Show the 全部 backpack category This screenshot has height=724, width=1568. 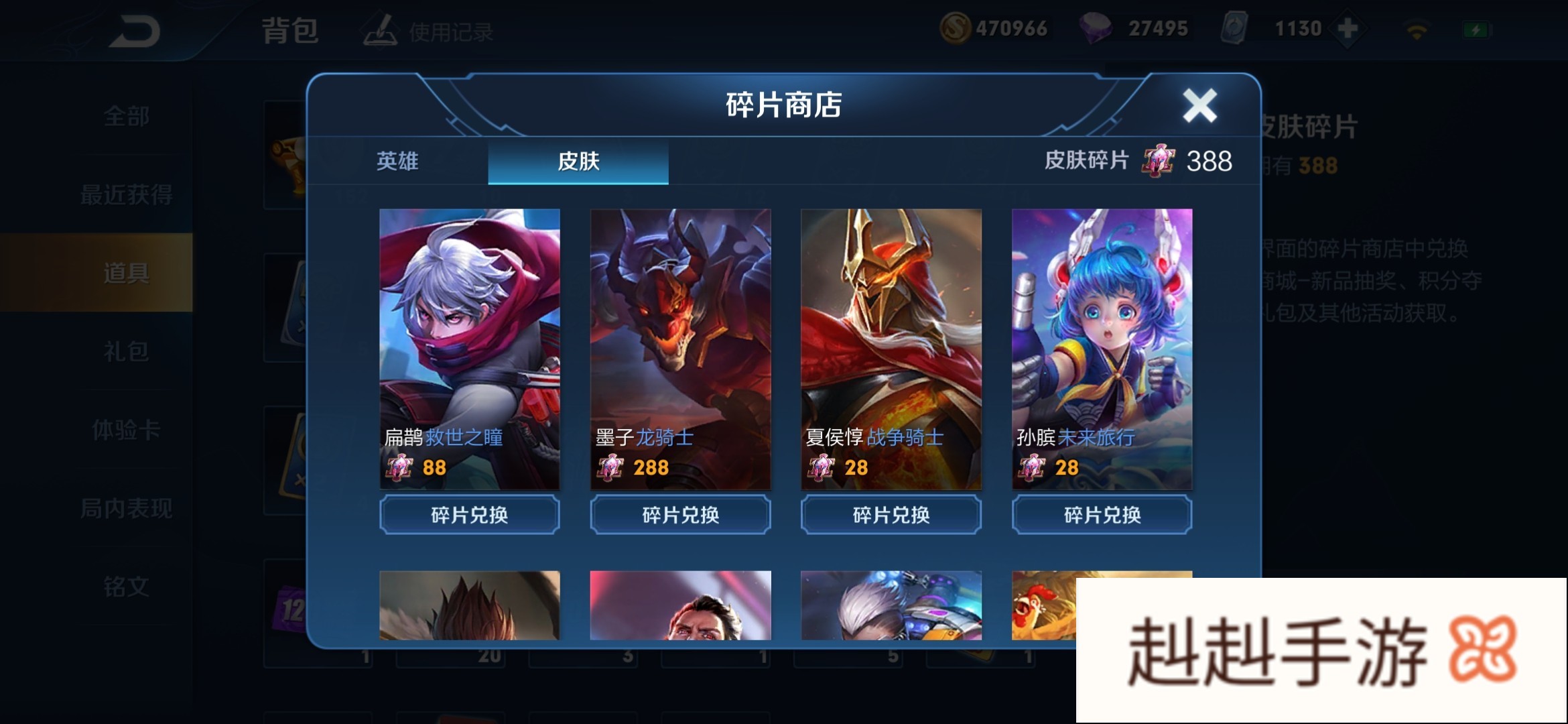pos(126,117)
